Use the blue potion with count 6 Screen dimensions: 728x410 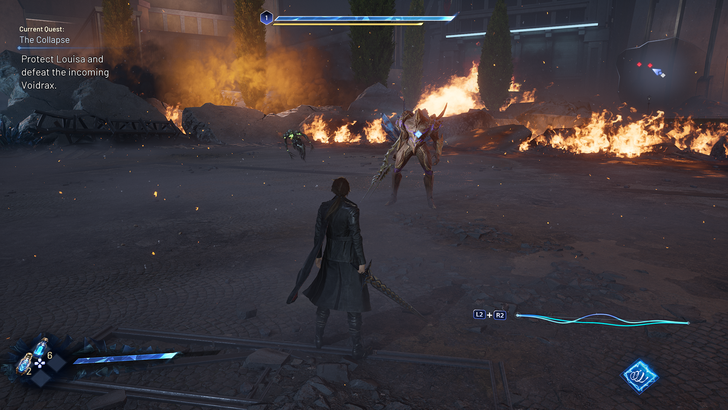(40, 348)
